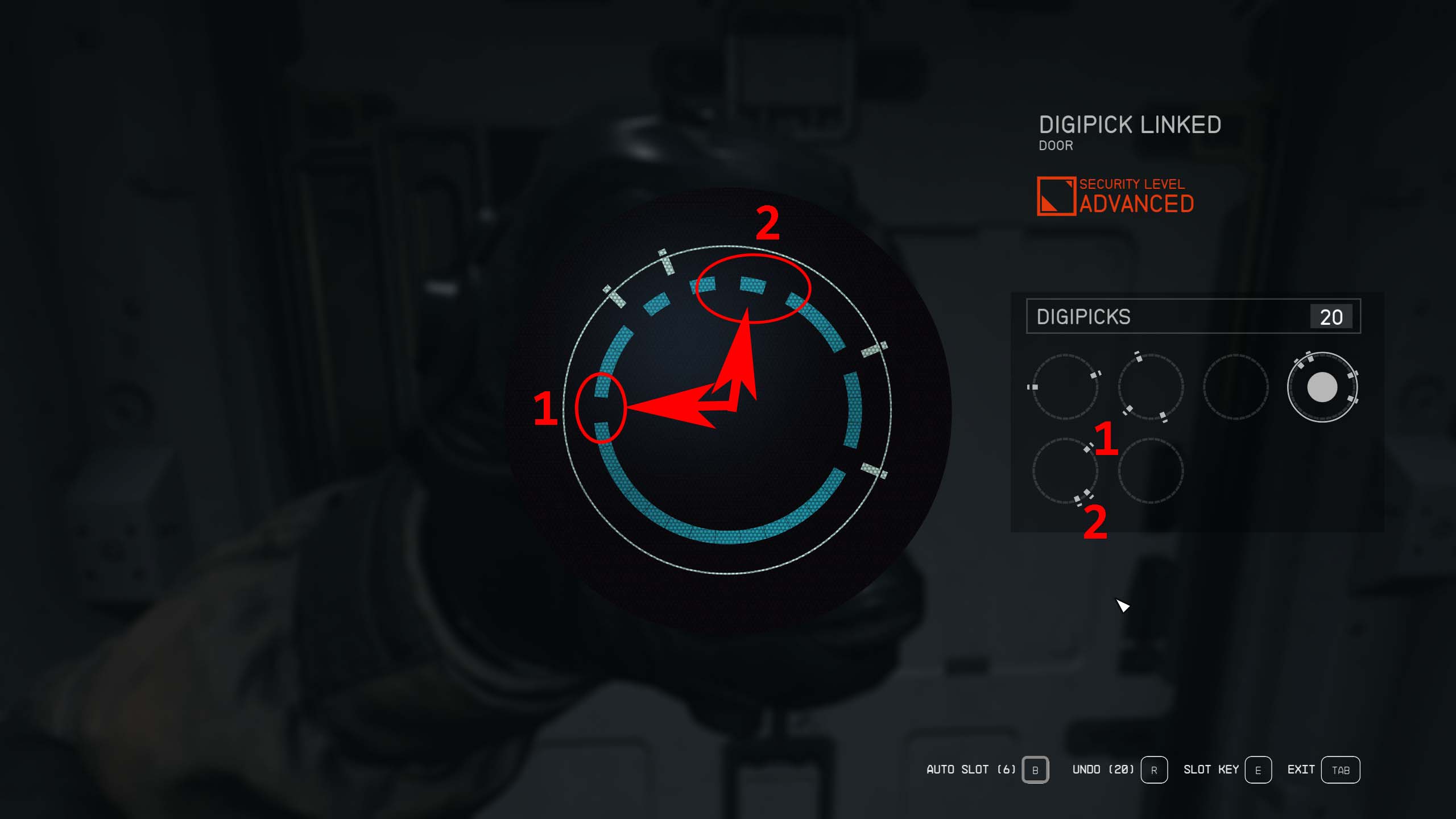Undo the last digipick move
The height and width of the screenshot is (819, 1456).
[x=1153, y=770]
